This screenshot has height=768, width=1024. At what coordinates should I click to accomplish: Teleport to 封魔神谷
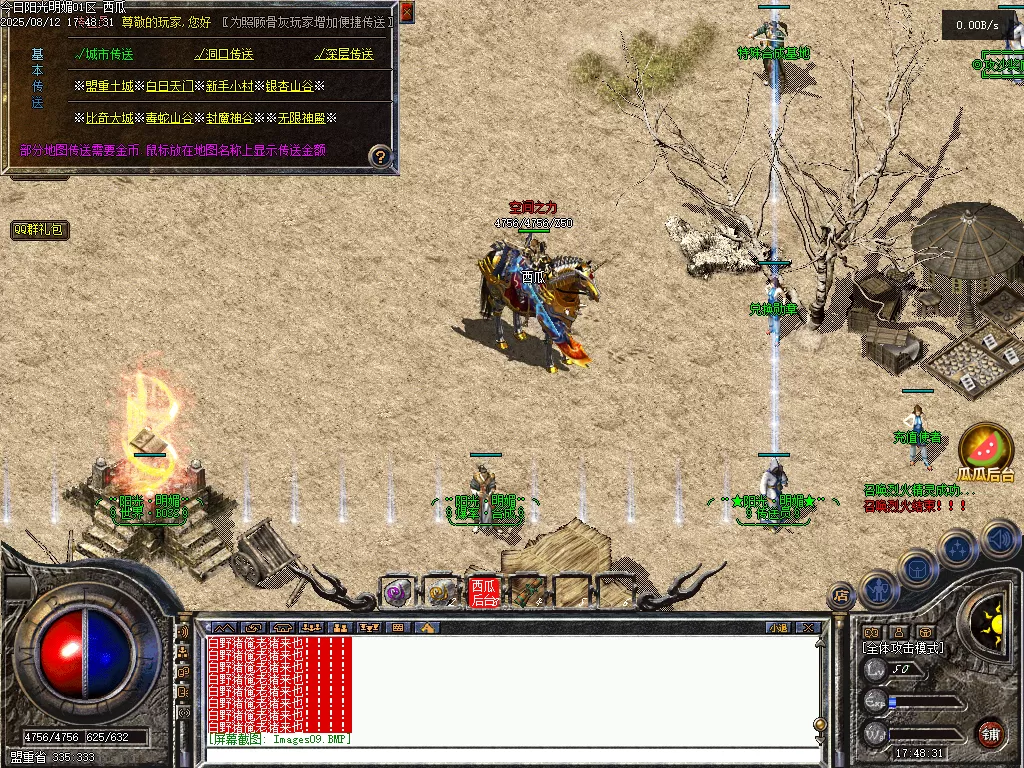click(230, 118)
